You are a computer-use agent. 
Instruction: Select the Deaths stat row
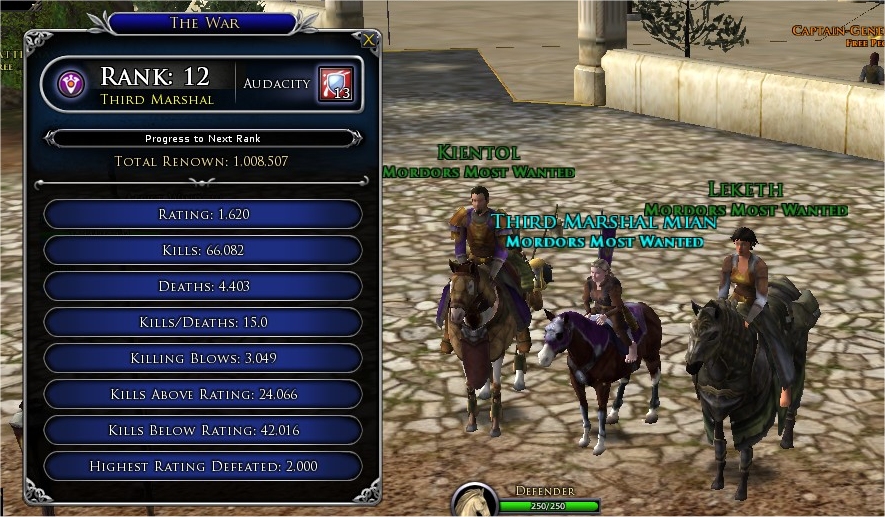[x=203, y=286]
